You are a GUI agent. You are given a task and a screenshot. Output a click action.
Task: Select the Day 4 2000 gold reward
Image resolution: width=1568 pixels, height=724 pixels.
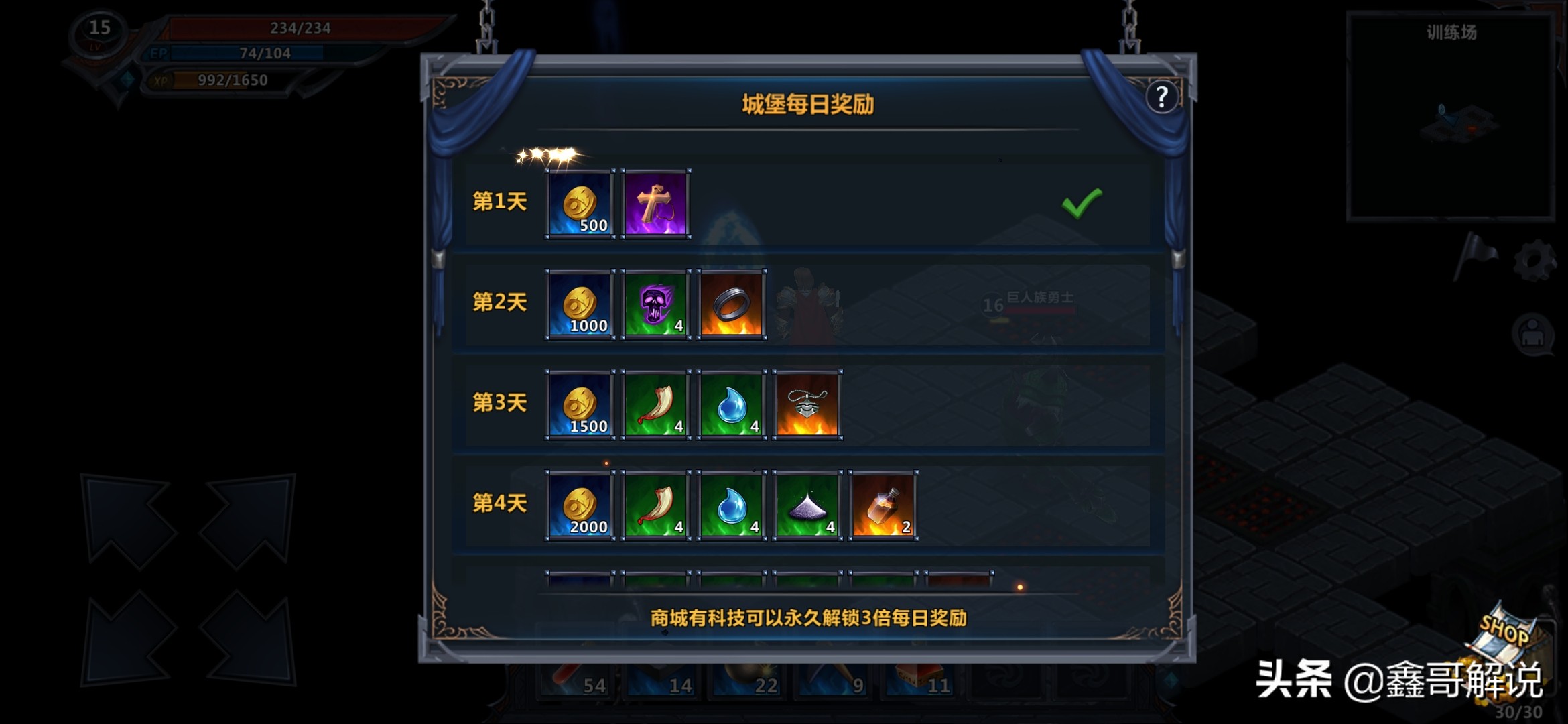coord(580,505)
